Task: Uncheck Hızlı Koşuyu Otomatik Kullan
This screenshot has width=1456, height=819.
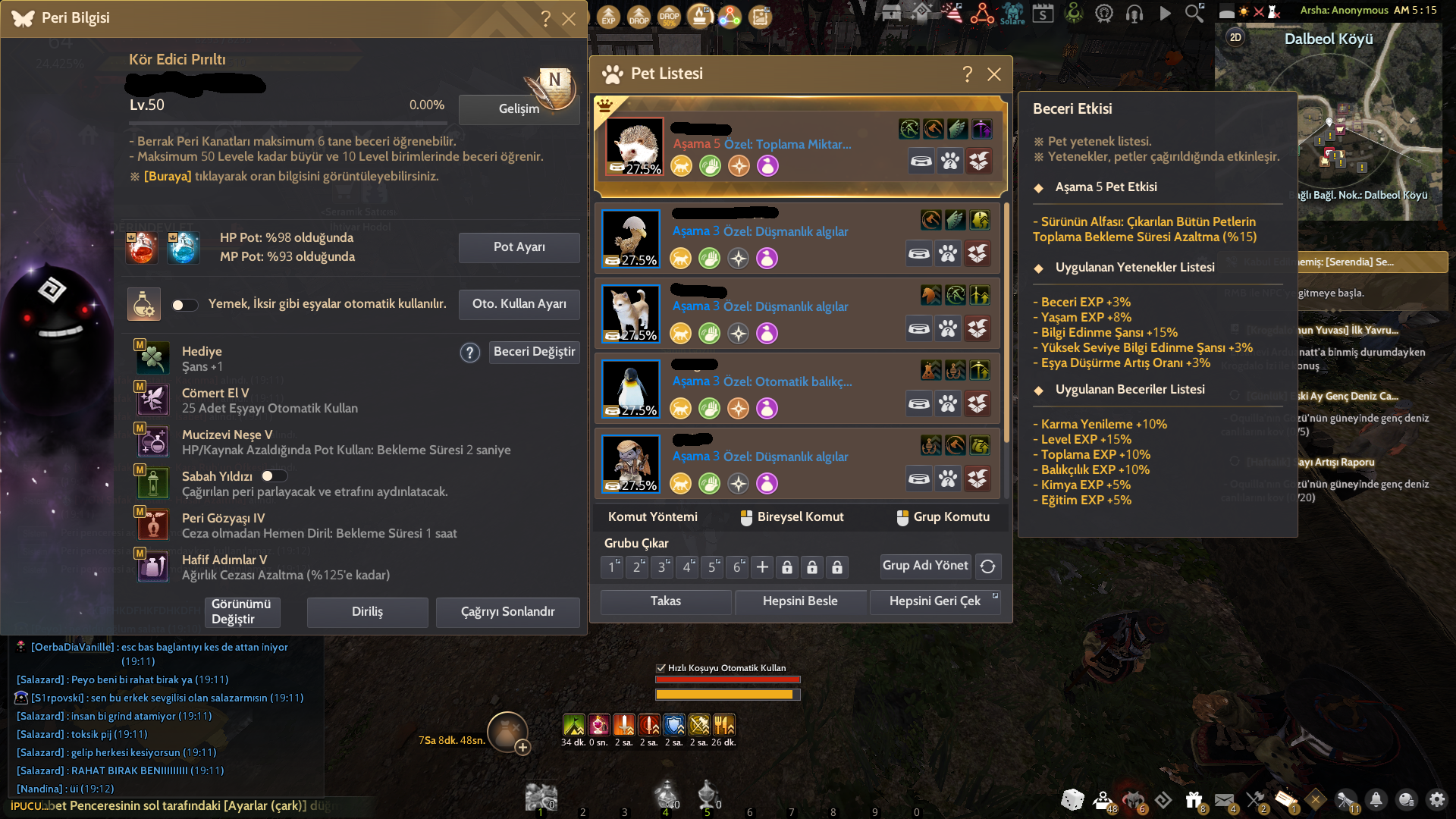Action: (x=659, y=668)
